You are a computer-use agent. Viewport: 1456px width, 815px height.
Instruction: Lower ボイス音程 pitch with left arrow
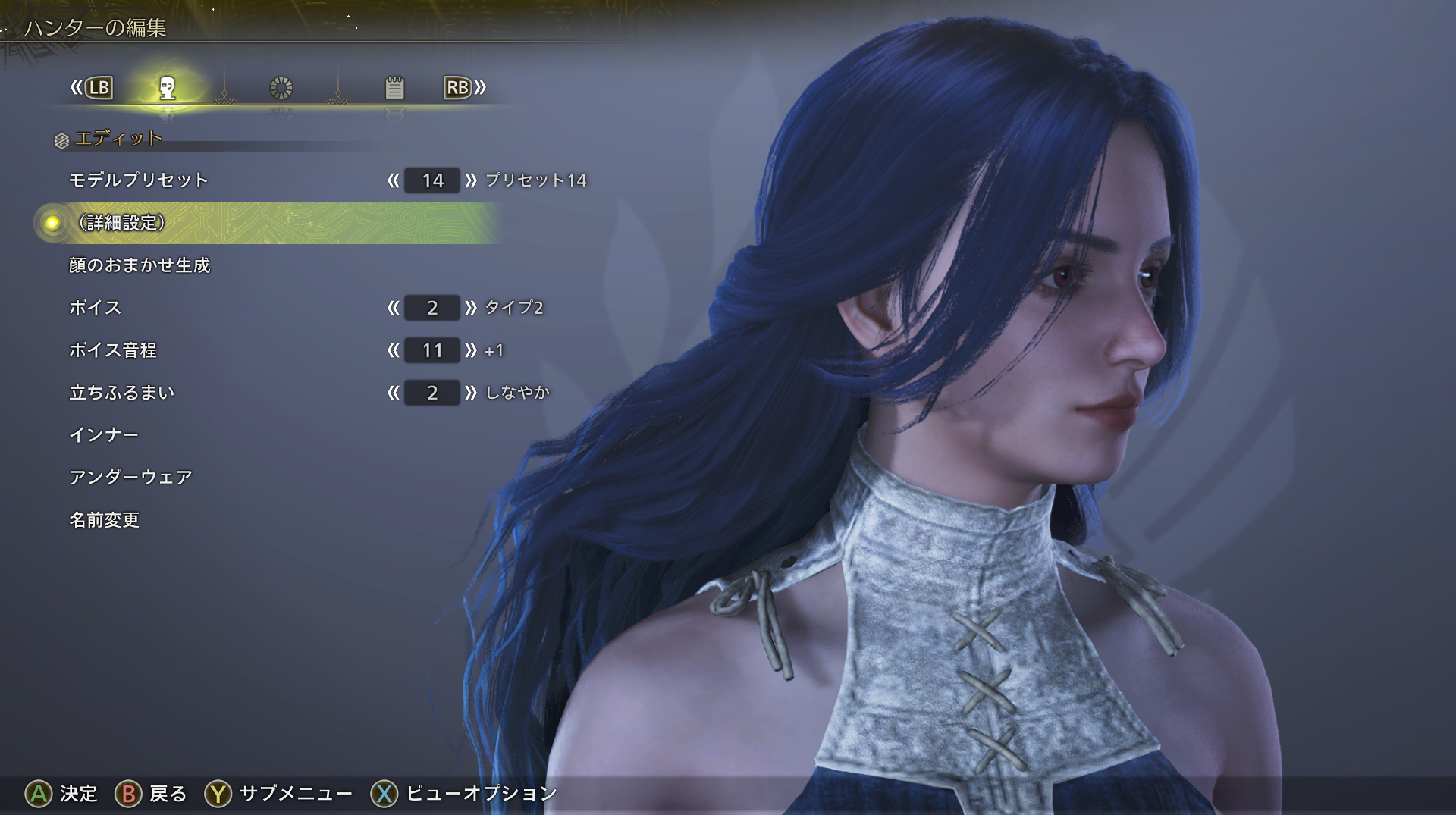pos(393,350)
